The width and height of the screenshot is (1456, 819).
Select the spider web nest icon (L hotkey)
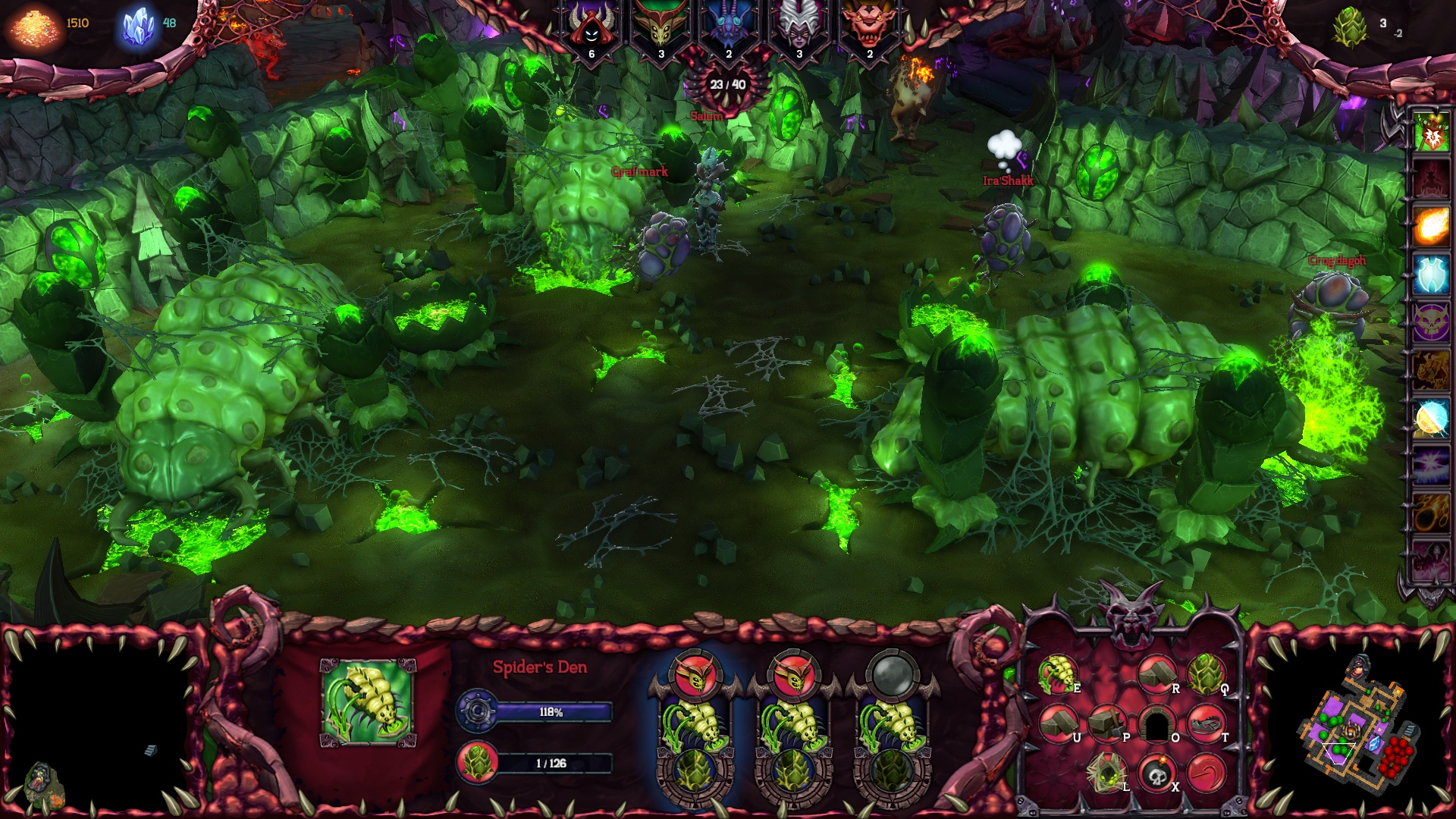[x=1106, y=773]
